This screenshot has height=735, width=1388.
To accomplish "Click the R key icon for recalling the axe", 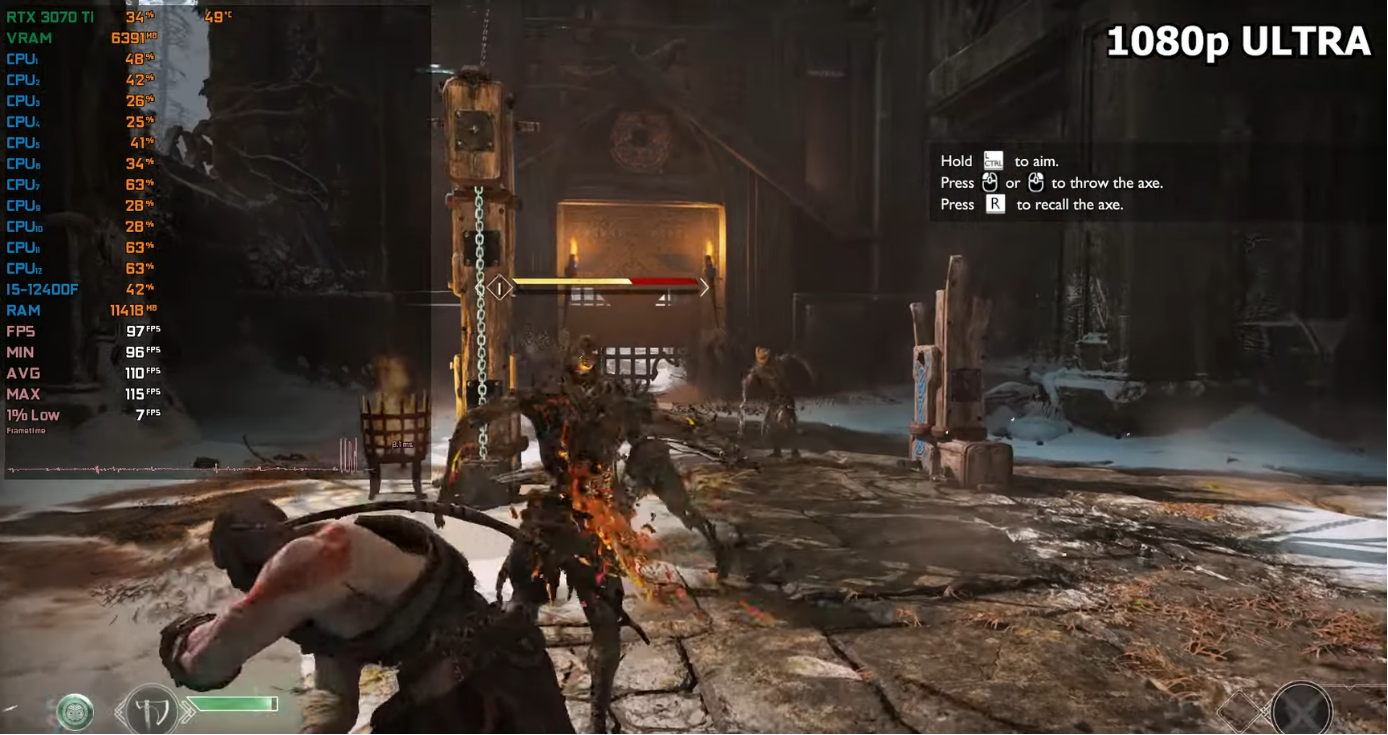I will pos(993,204).
